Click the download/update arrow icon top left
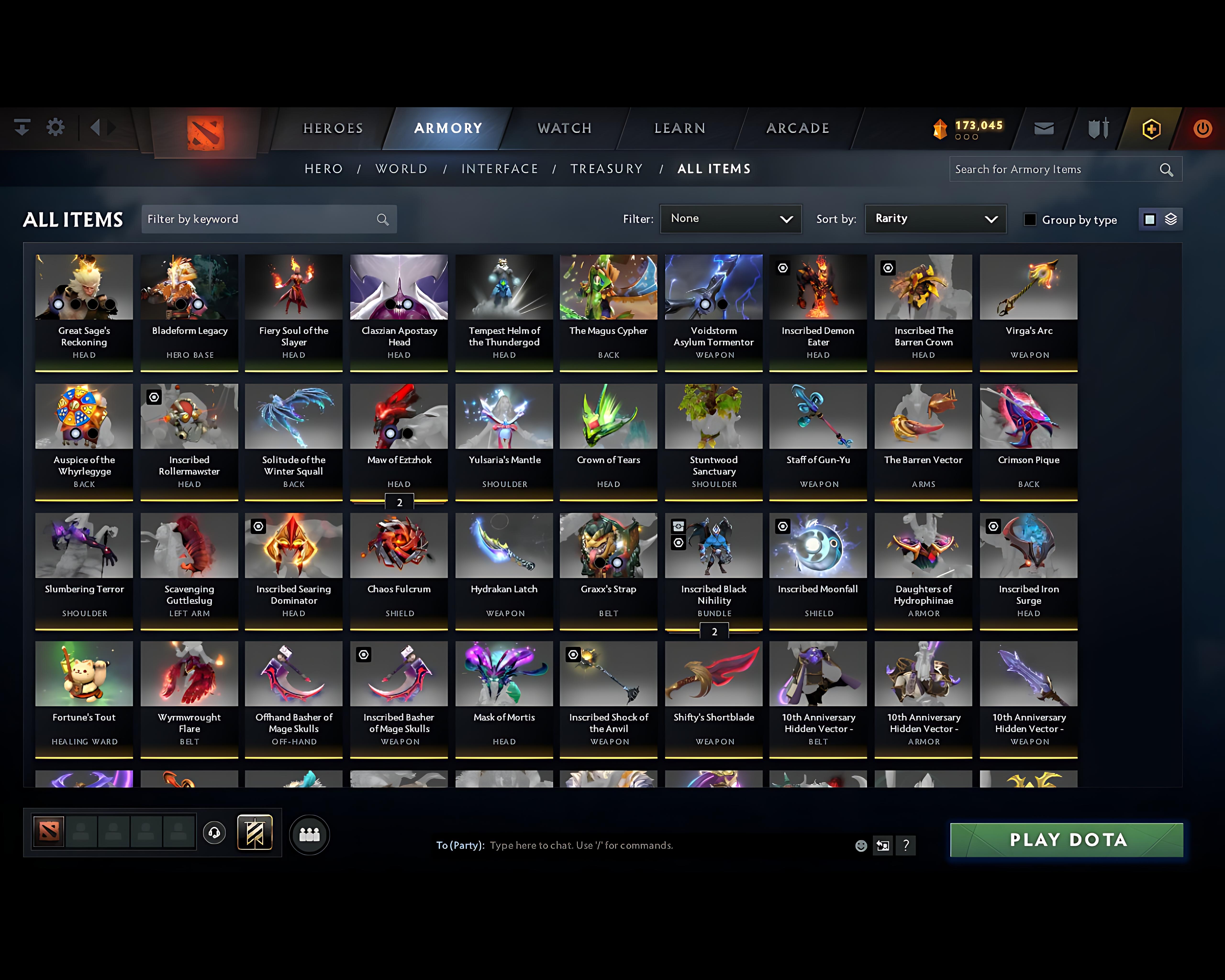Image resolution: width=1225 pixels, height=980 pixels. pos(22,128)
